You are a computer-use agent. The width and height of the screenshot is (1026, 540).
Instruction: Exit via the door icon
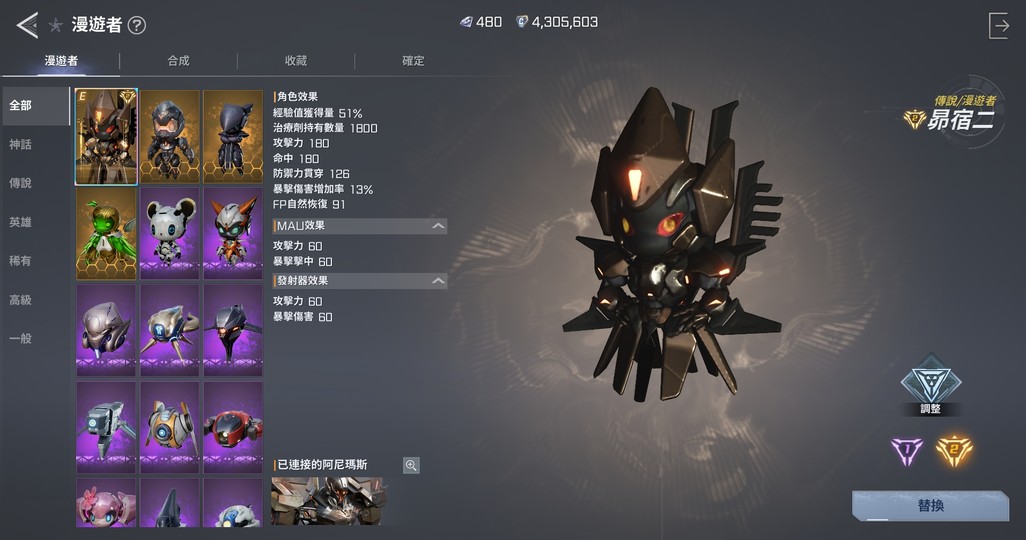pos(998,26)
